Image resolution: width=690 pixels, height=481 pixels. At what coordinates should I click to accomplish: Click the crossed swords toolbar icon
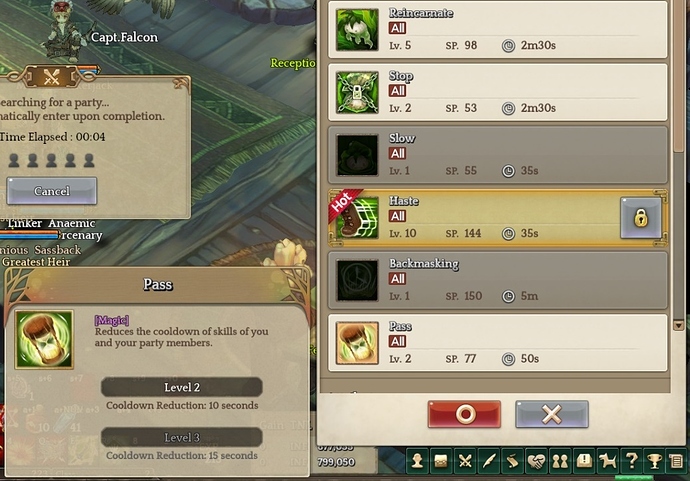465,461
